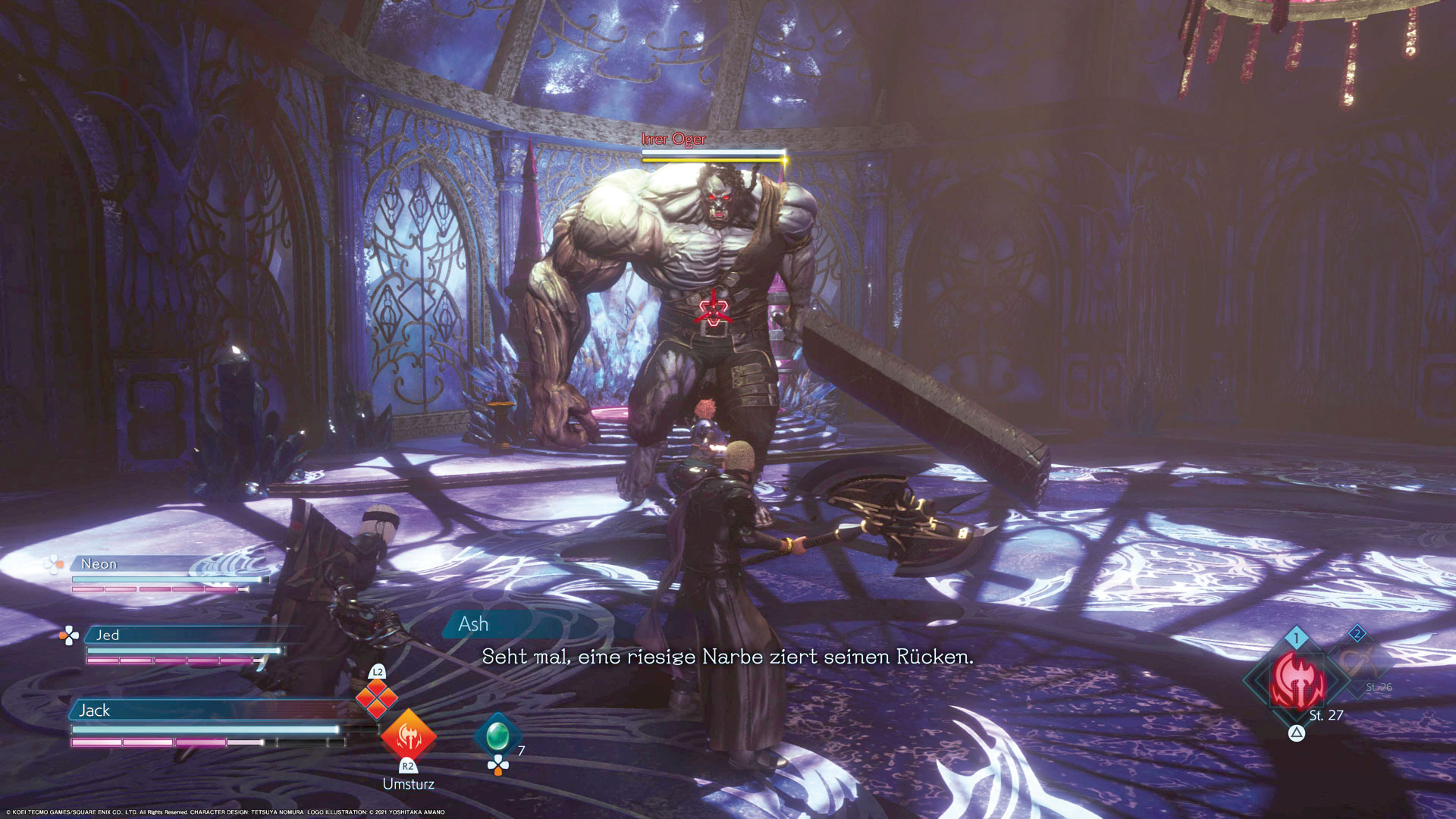This screenshot has height=819, width=1456.
Task: Select party member Neon's nameplate
Action: click(99, 564)
